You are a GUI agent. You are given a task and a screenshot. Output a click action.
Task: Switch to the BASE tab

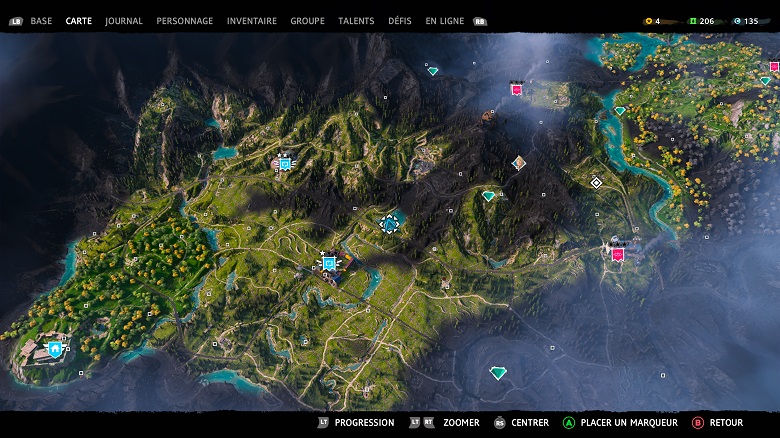tap(41, 21)
